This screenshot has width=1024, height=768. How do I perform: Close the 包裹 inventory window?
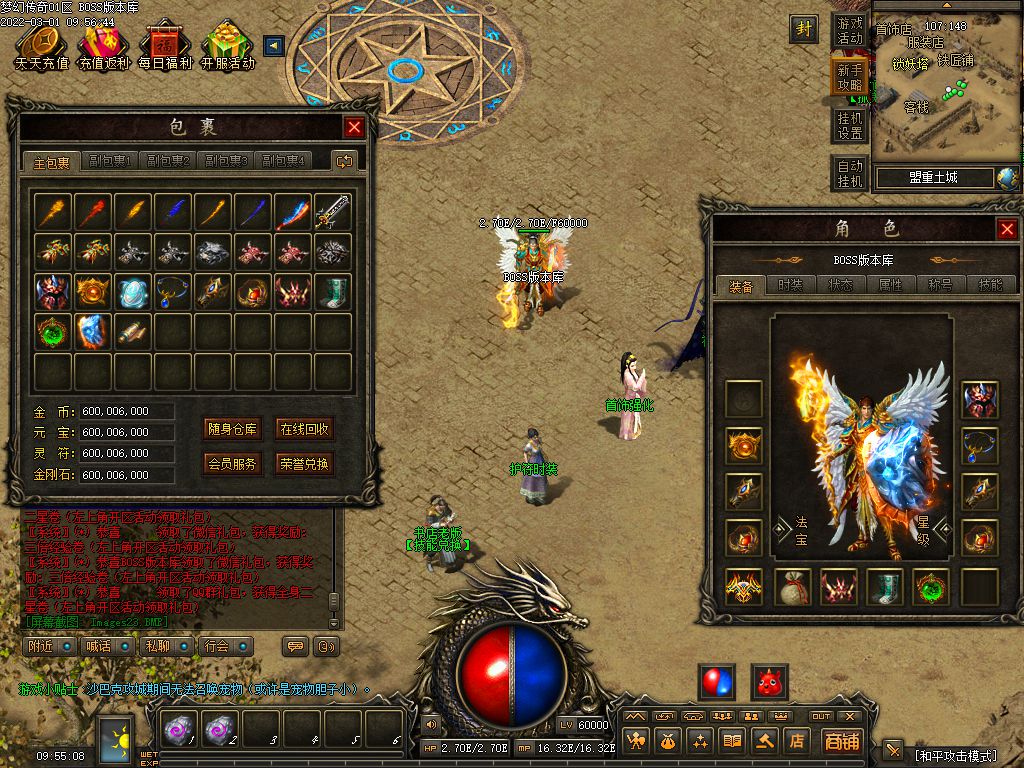tap(354, 127)
